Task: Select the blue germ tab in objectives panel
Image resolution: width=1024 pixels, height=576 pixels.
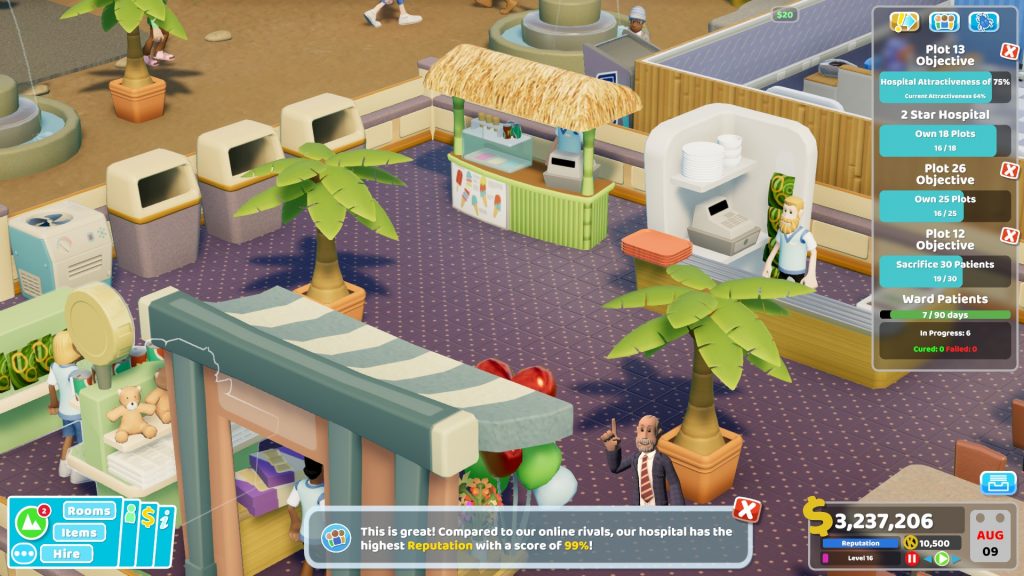Action: (x=984, y=22)
